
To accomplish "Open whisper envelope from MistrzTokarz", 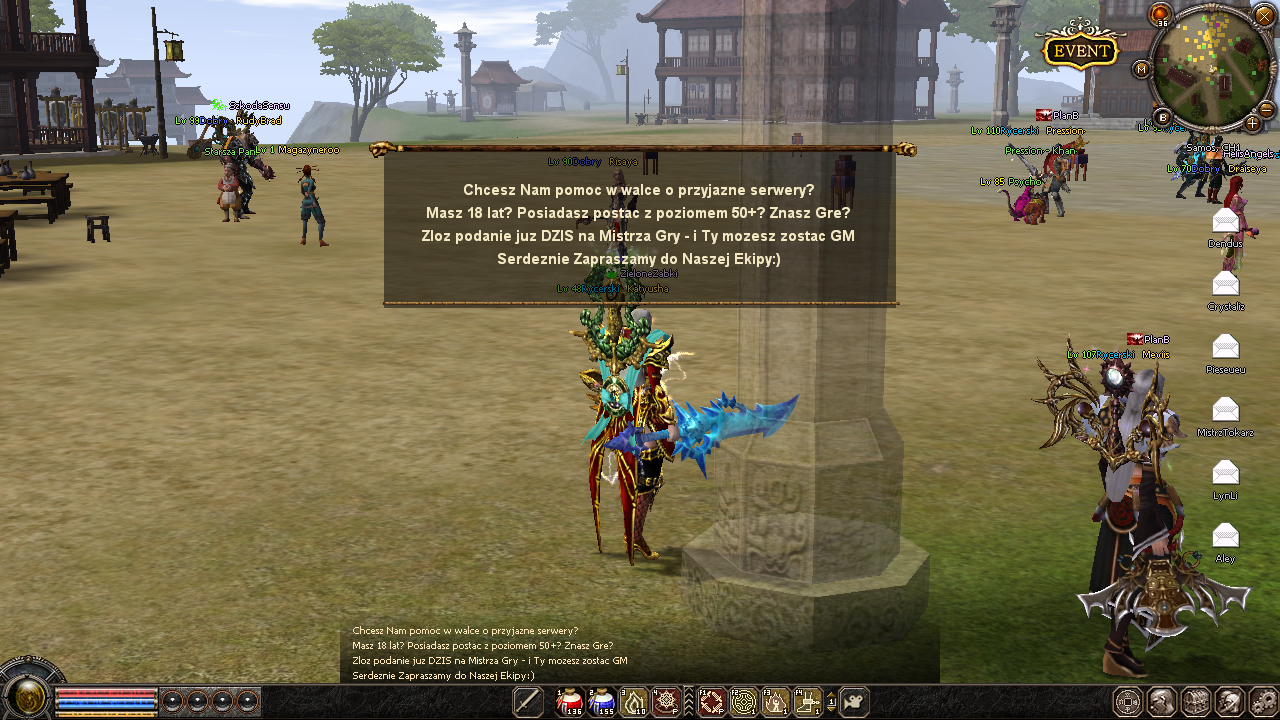I will click(x=1225, y=410).
